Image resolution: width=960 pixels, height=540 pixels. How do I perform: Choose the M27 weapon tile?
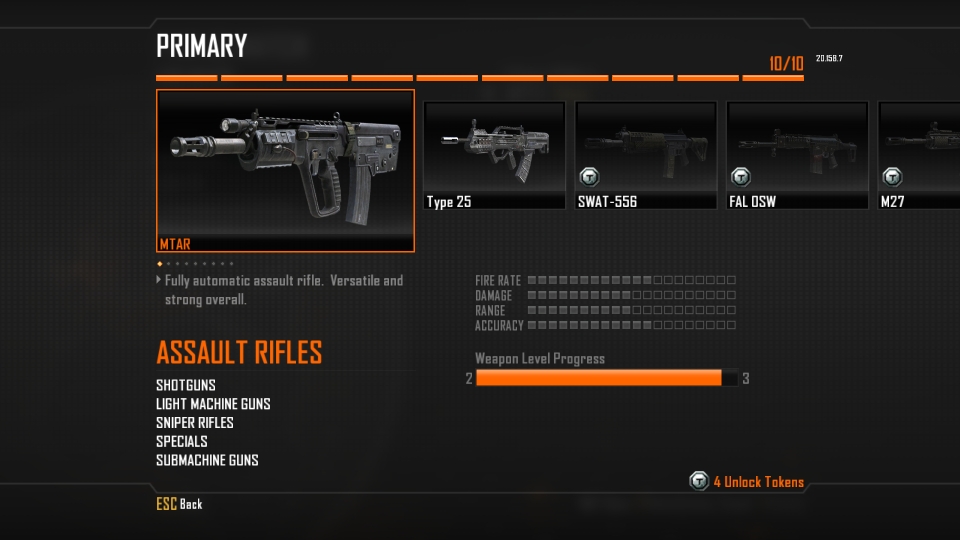click(x=918, y=155)
